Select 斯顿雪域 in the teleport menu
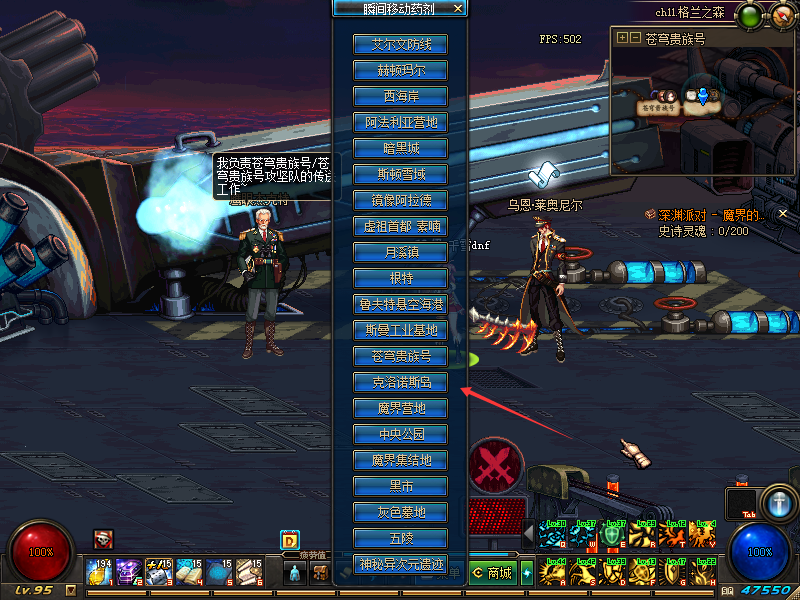The height and width of the screenshot is (600, 800). coord(400,174)
